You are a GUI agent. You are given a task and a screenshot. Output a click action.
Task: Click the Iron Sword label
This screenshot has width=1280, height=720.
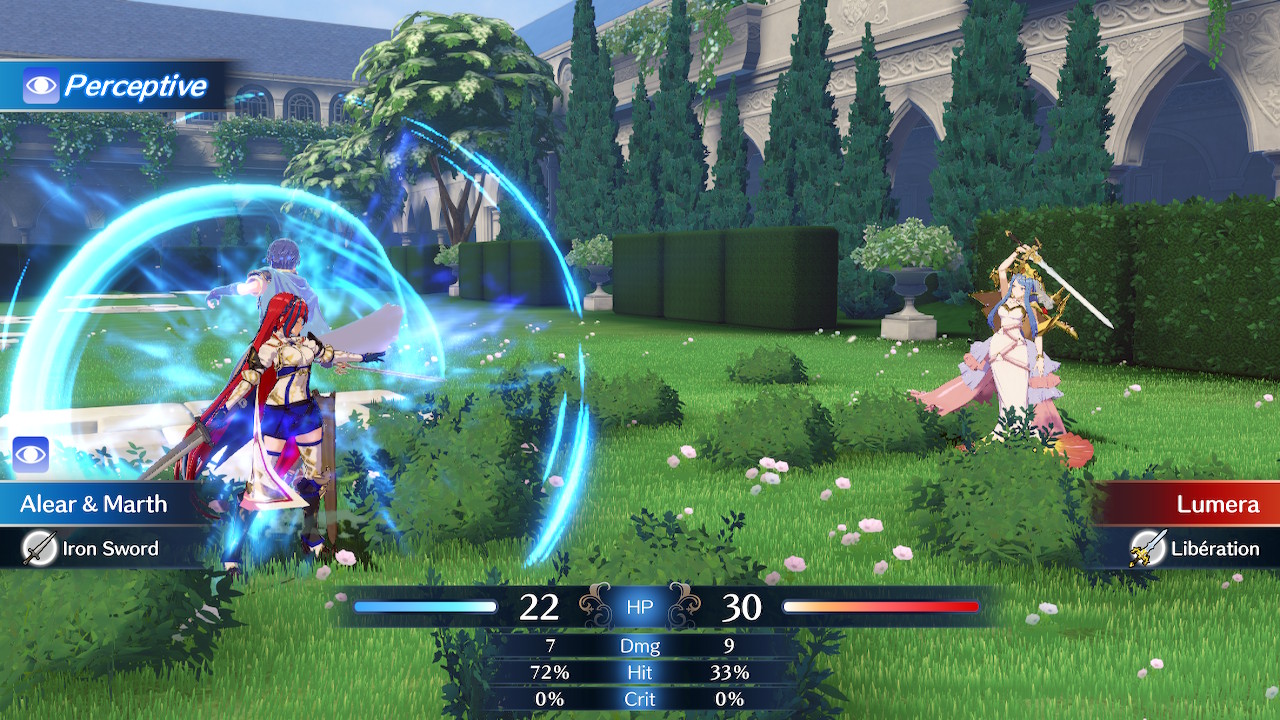(112, 549)
